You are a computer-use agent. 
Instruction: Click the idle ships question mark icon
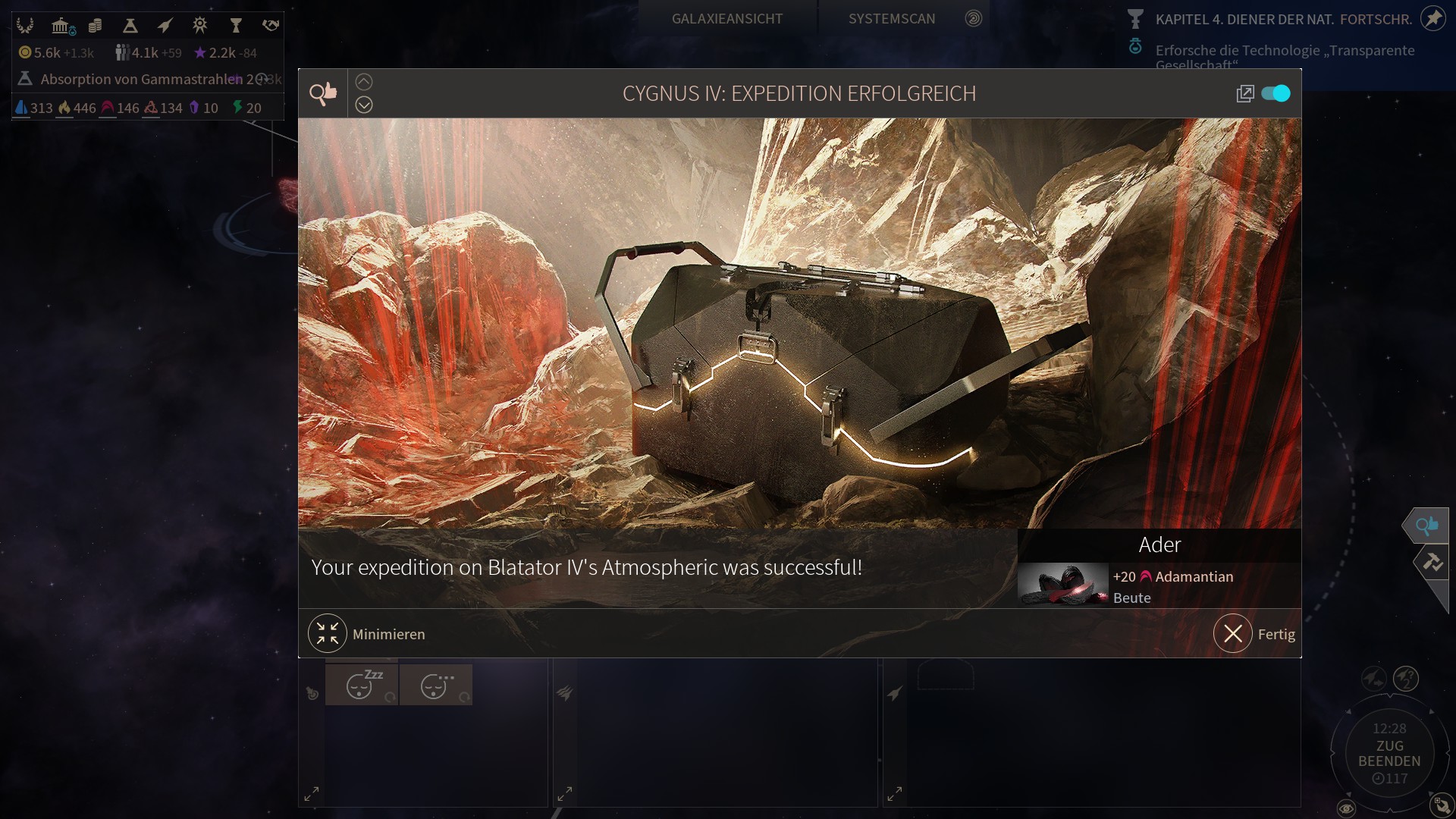pos(1405,677)
